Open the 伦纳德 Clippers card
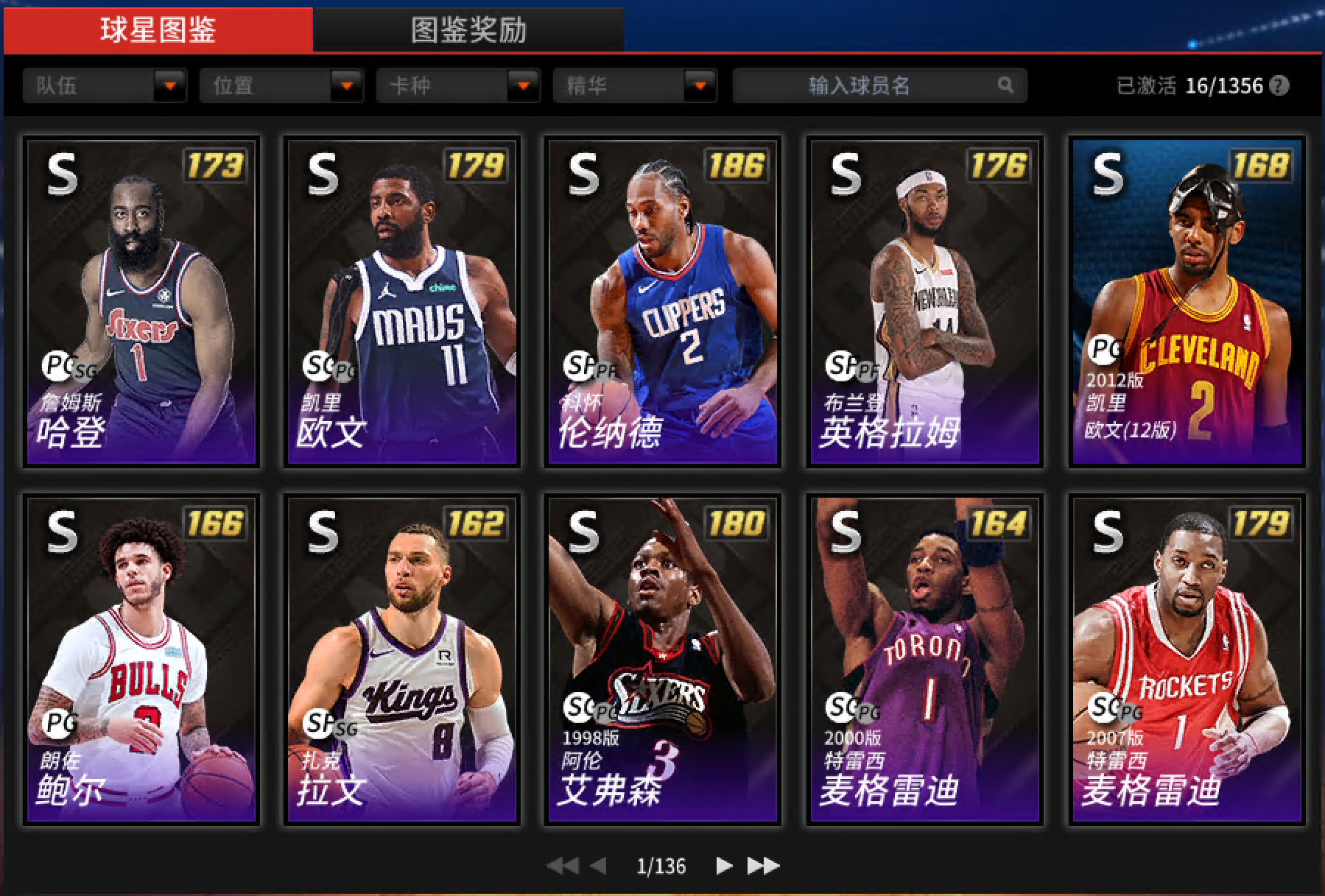Image resolution: width=1325 pixels, height=896 pixels. (663, 302)
